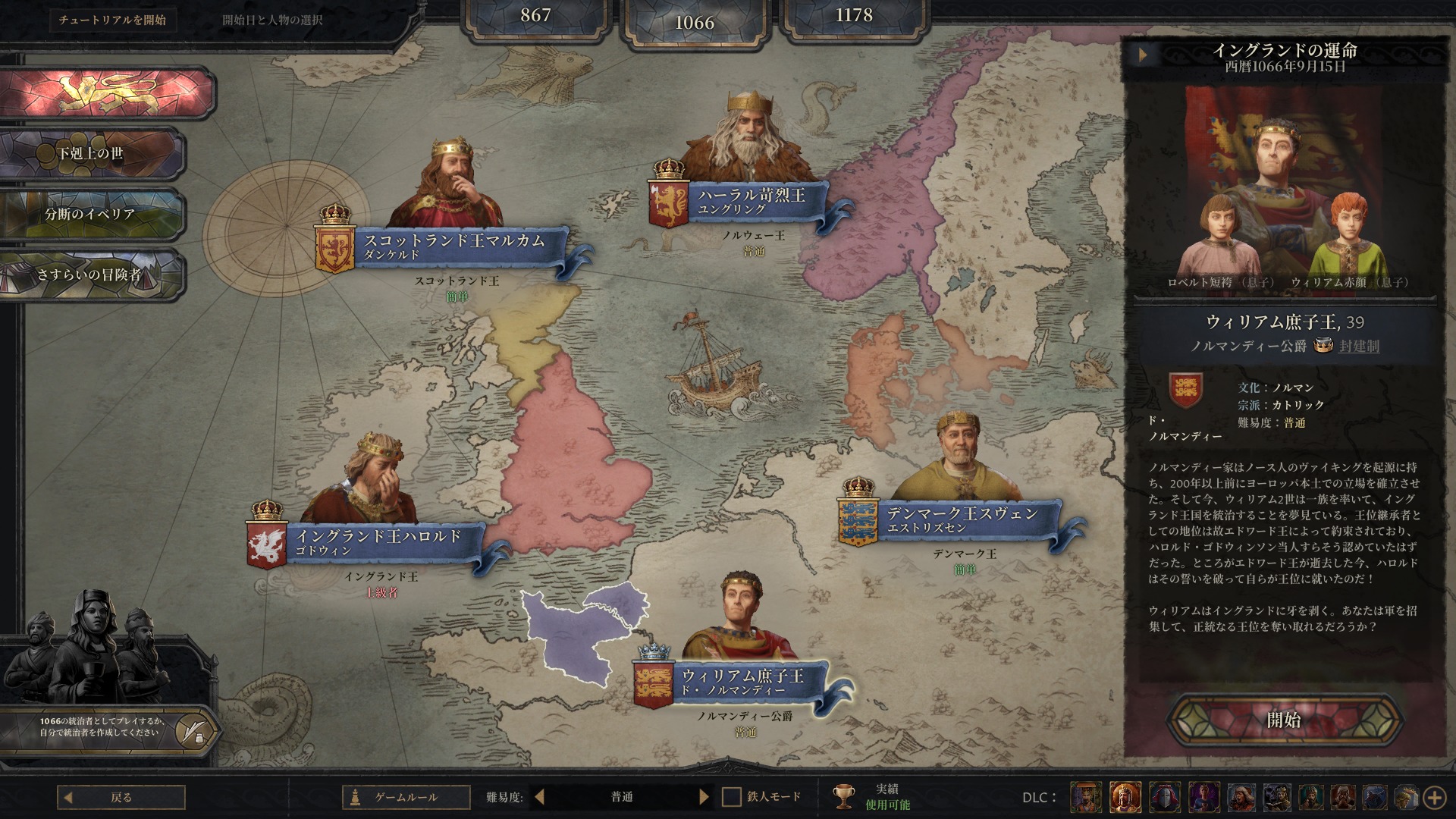
Task: Choose the 1178 start date tab
Action: (854, 17)
